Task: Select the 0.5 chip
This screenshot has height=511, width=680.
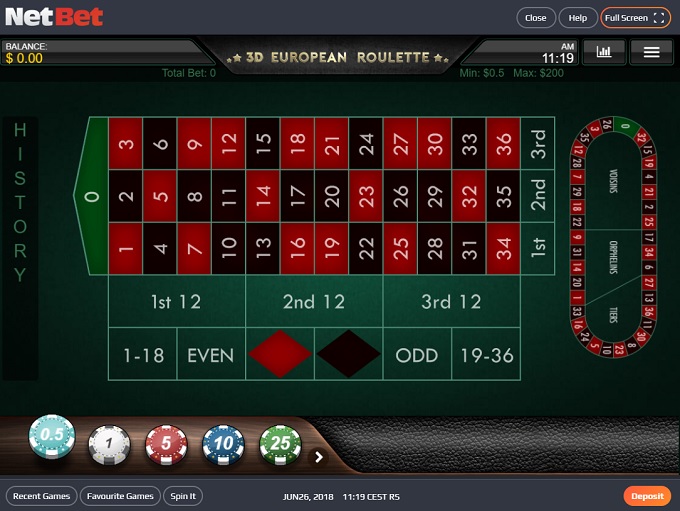Action: tap(52, 436)
